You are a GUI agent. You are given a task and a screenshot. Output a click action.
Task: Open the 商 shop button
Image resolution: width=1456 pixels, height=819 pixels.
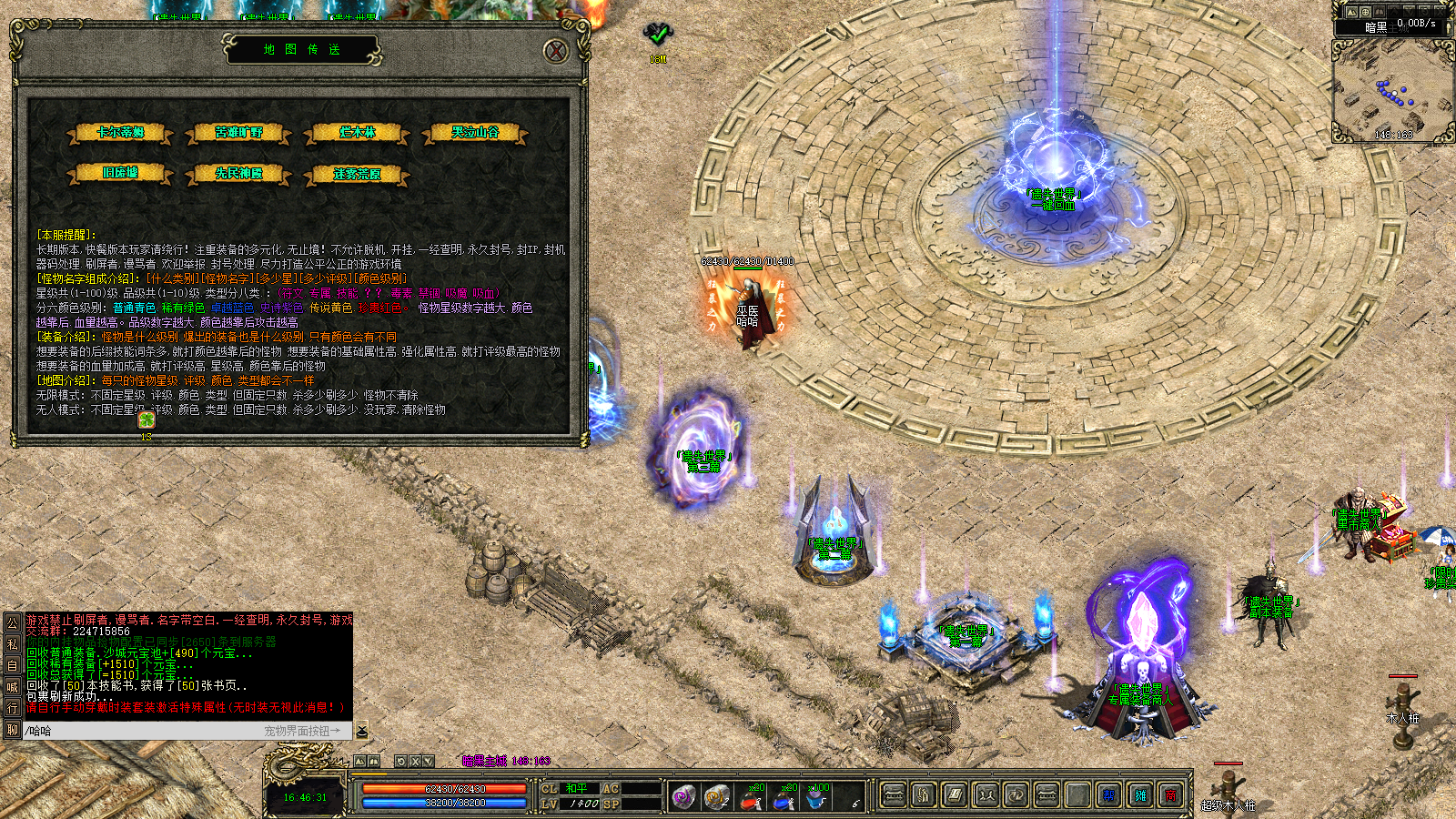[1171, 795]
